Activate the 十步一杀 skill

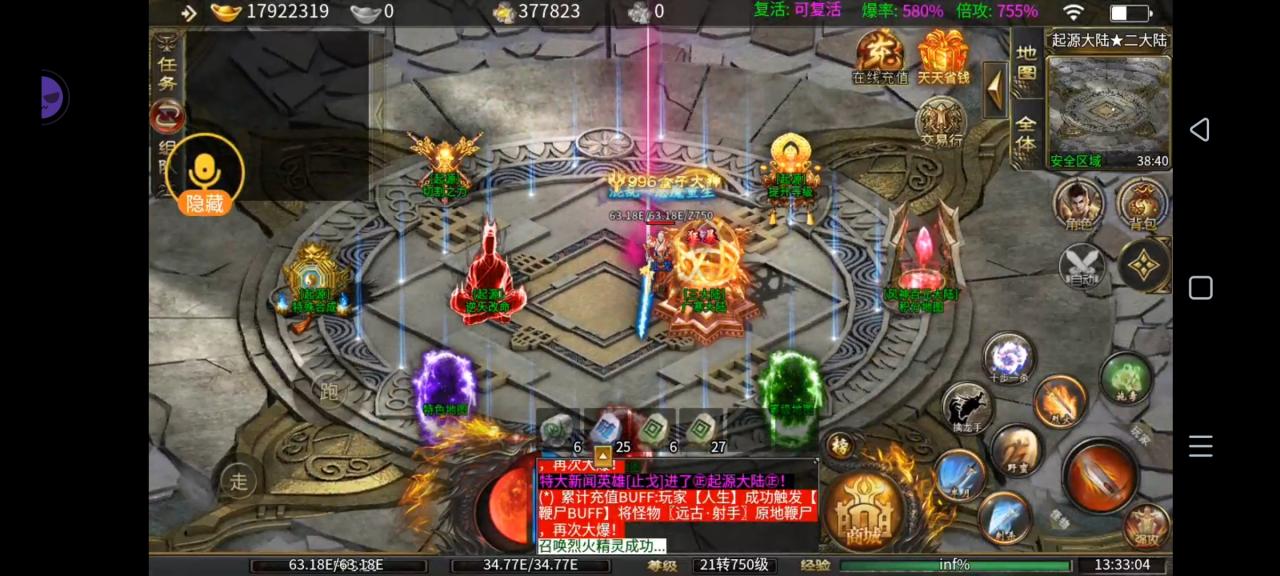click(1008, 358)
